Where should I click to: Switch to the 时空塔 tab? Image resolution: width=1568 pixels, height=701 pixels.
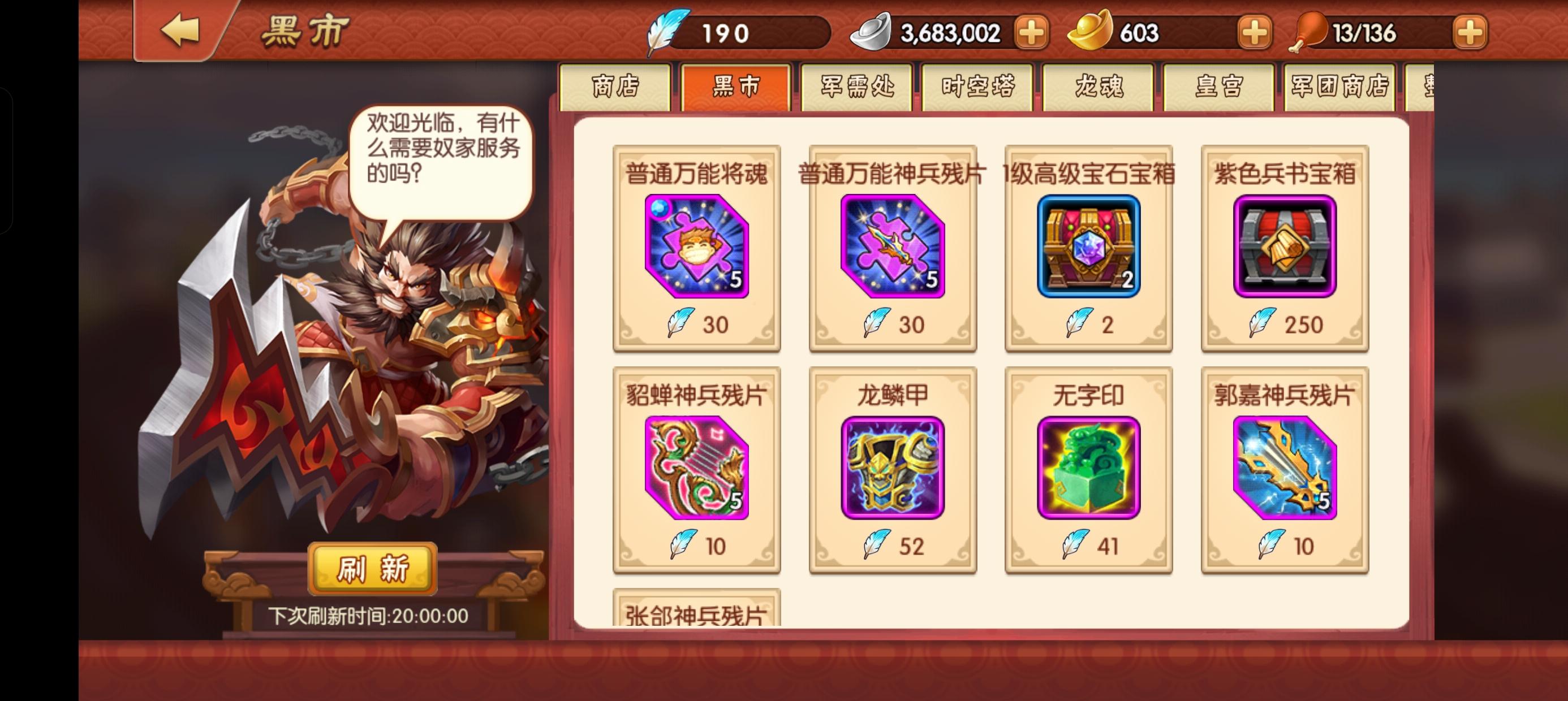[x=977, y=86]
